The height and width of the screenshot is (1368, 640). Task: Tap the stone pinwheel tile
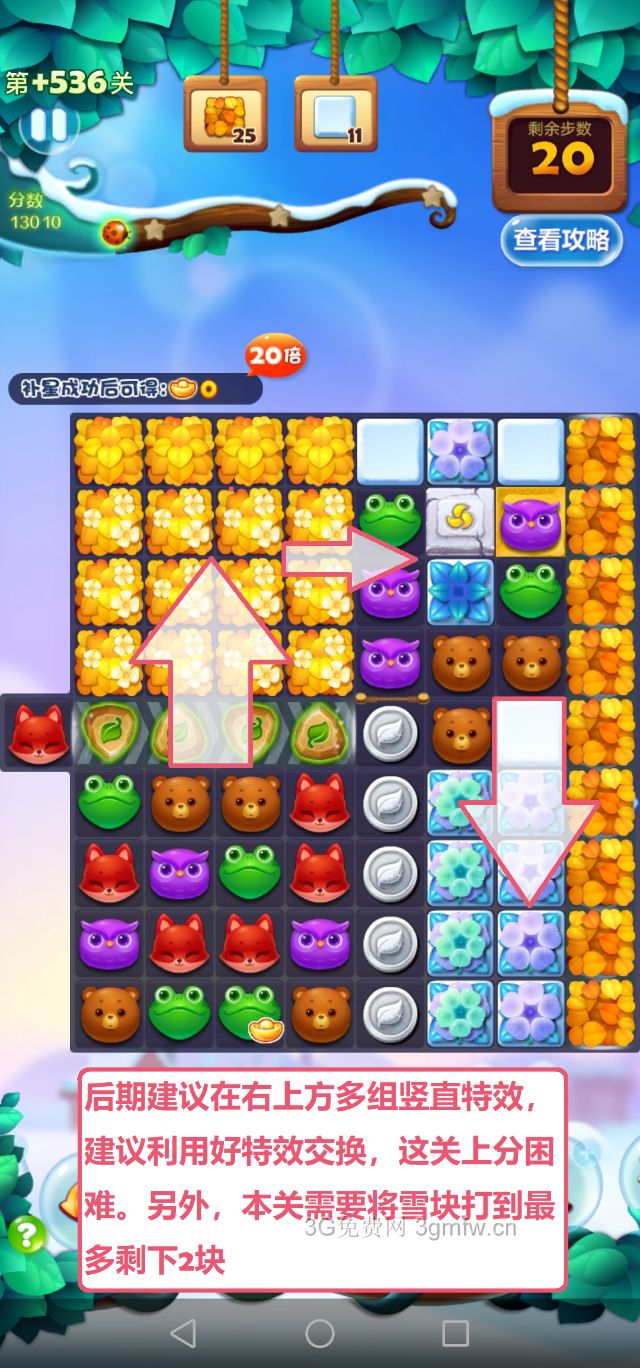(x=460, y=520)
